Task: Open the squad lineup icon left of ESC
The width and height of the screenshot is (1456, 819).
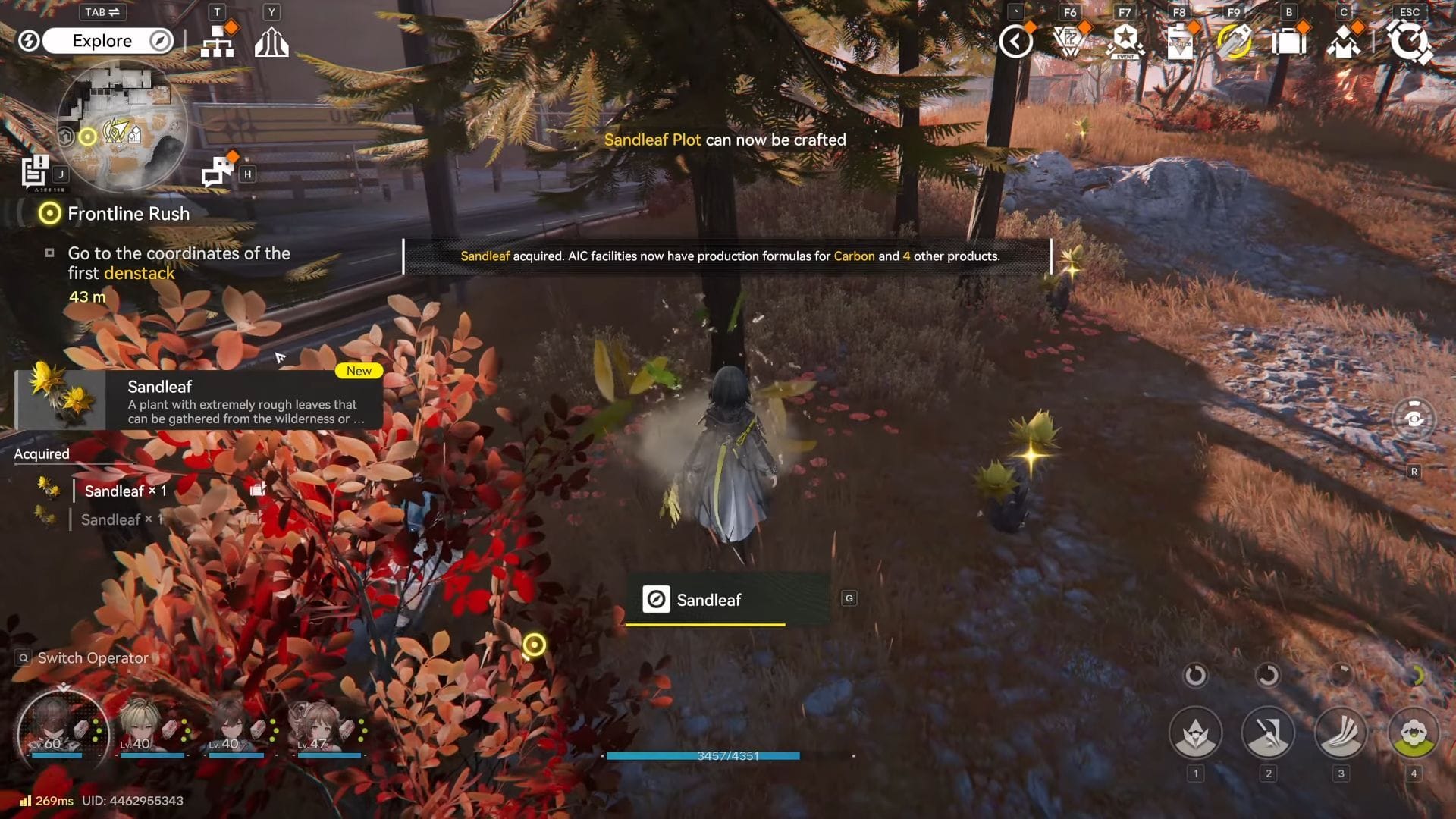Action: tap(1345, 43)
